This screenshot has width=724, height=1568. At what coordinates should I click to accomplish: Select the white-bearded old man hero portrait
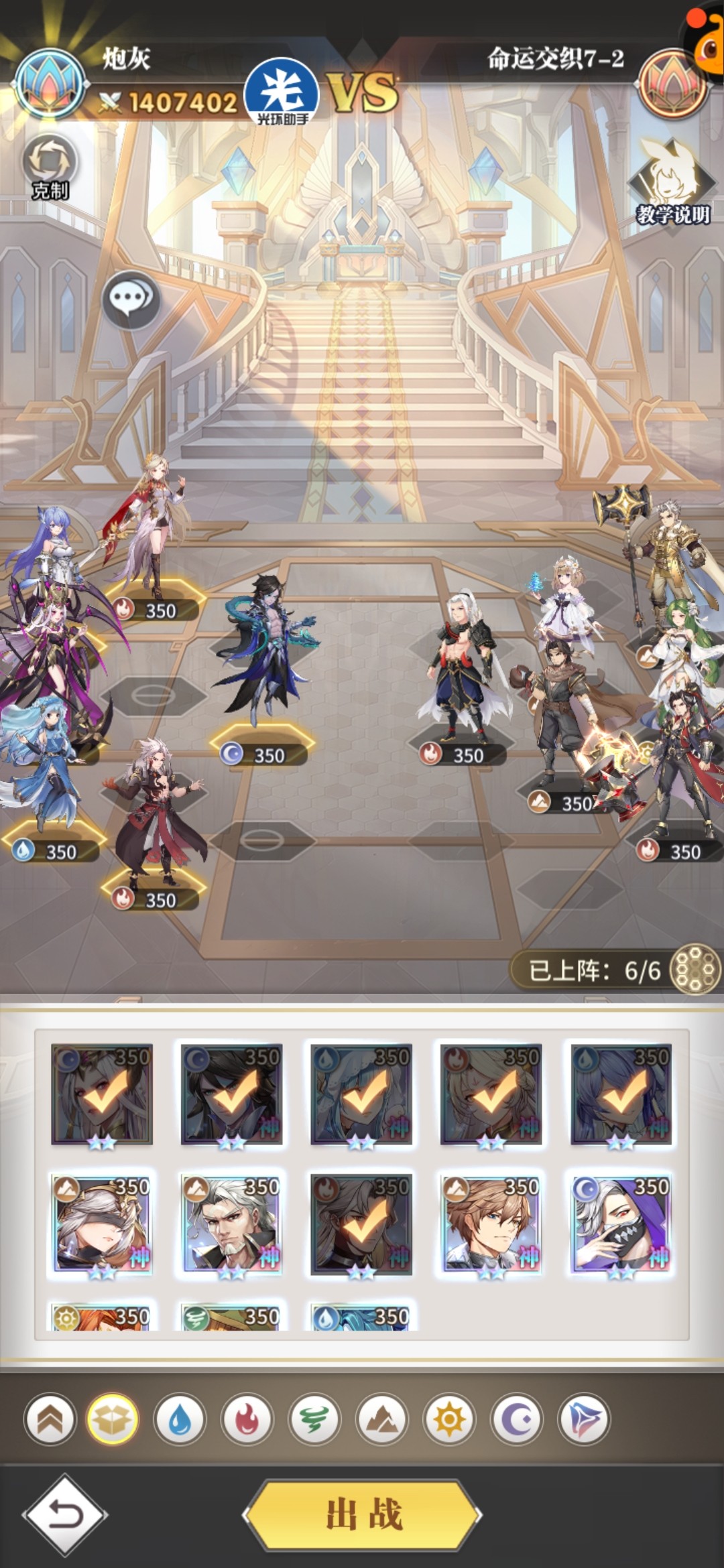tap(232, 1224)
